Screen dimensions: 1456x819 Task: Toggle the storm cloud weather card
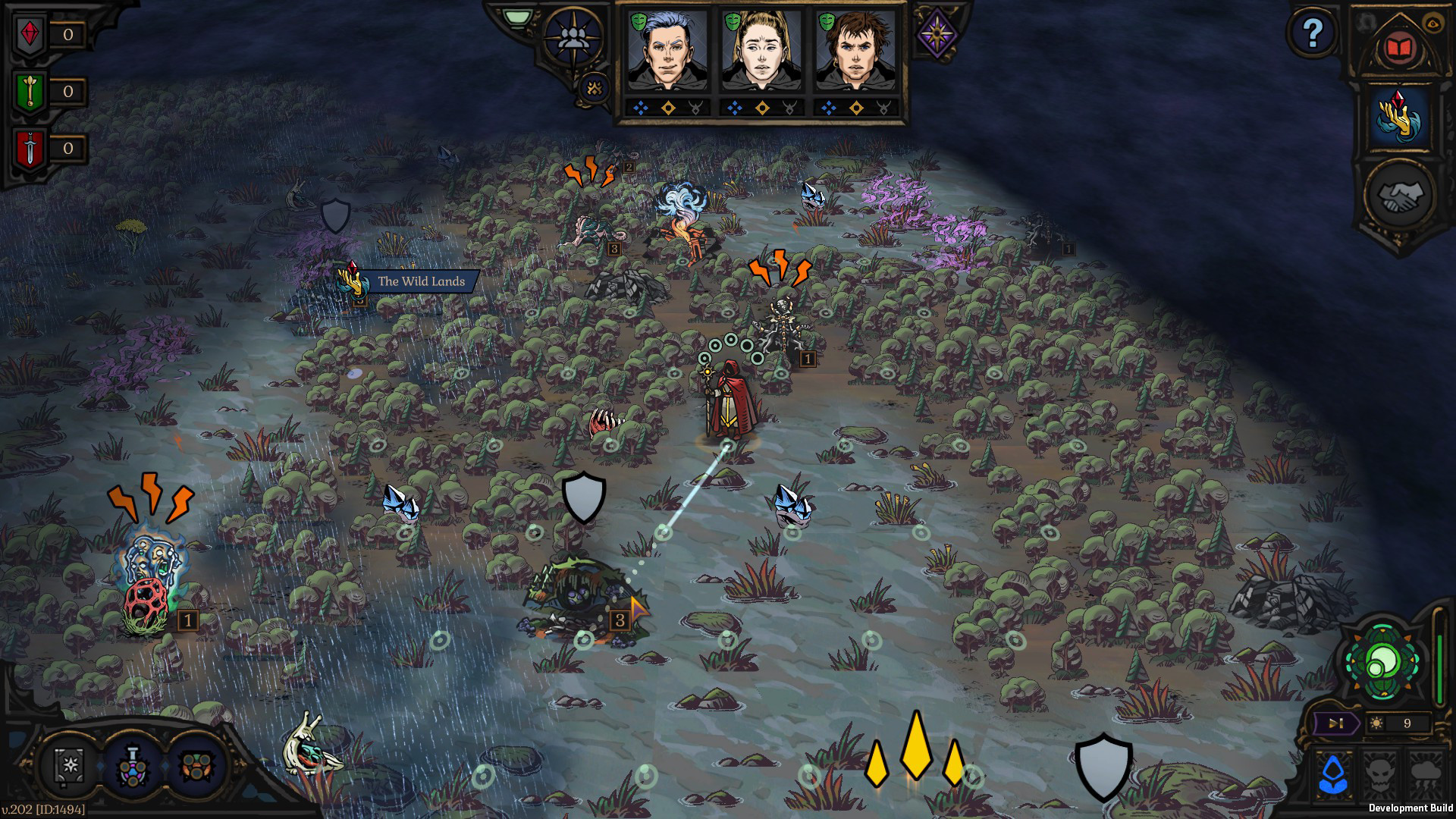1426,773
